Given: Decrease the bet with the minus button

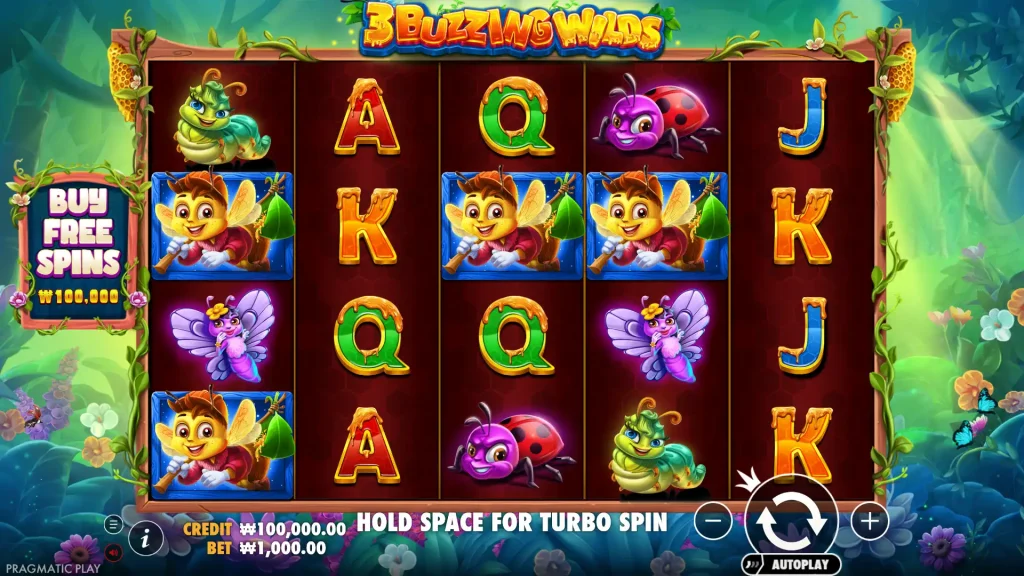Looking at the screenshot, I should coord(712,521).
